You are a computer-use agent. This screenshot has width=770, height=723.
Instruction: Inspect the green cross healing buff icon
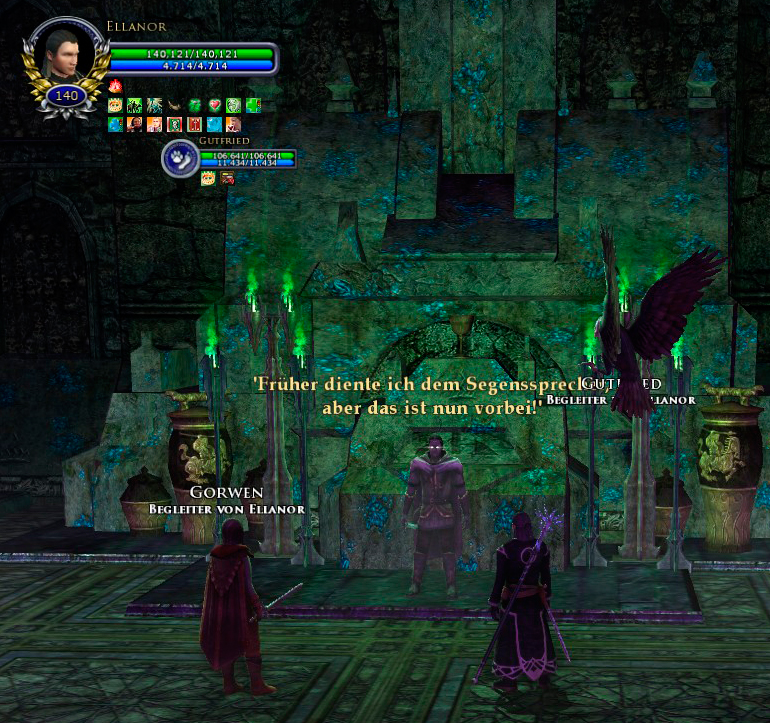pyautogui.click(x=252, y=105)
